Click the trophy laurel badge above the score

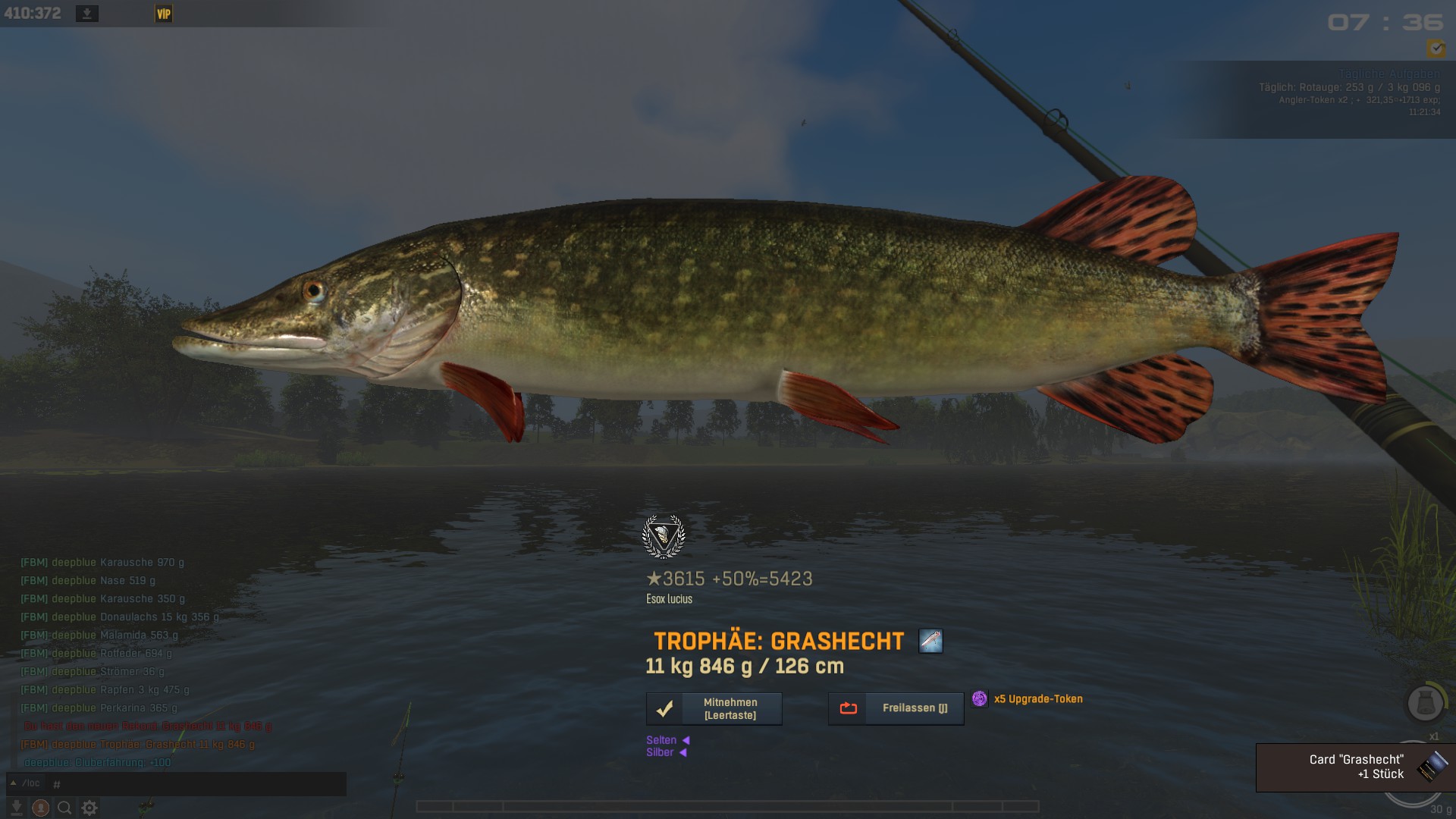[x=664, y=537]
